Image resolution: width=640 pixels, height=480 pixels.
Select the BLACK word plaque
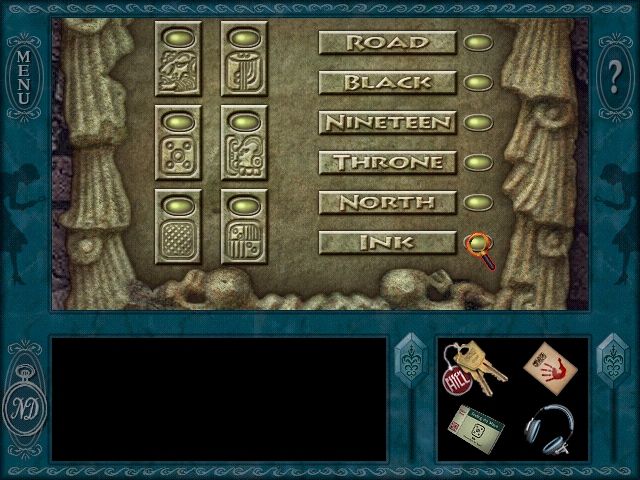tap(387, 82)
